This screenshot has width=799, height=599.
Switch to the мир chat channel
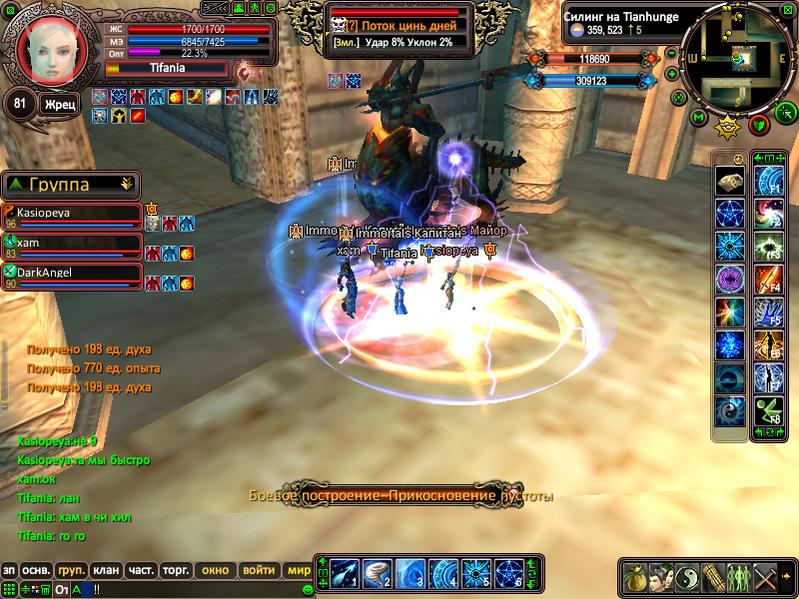[x=297, y=570]
